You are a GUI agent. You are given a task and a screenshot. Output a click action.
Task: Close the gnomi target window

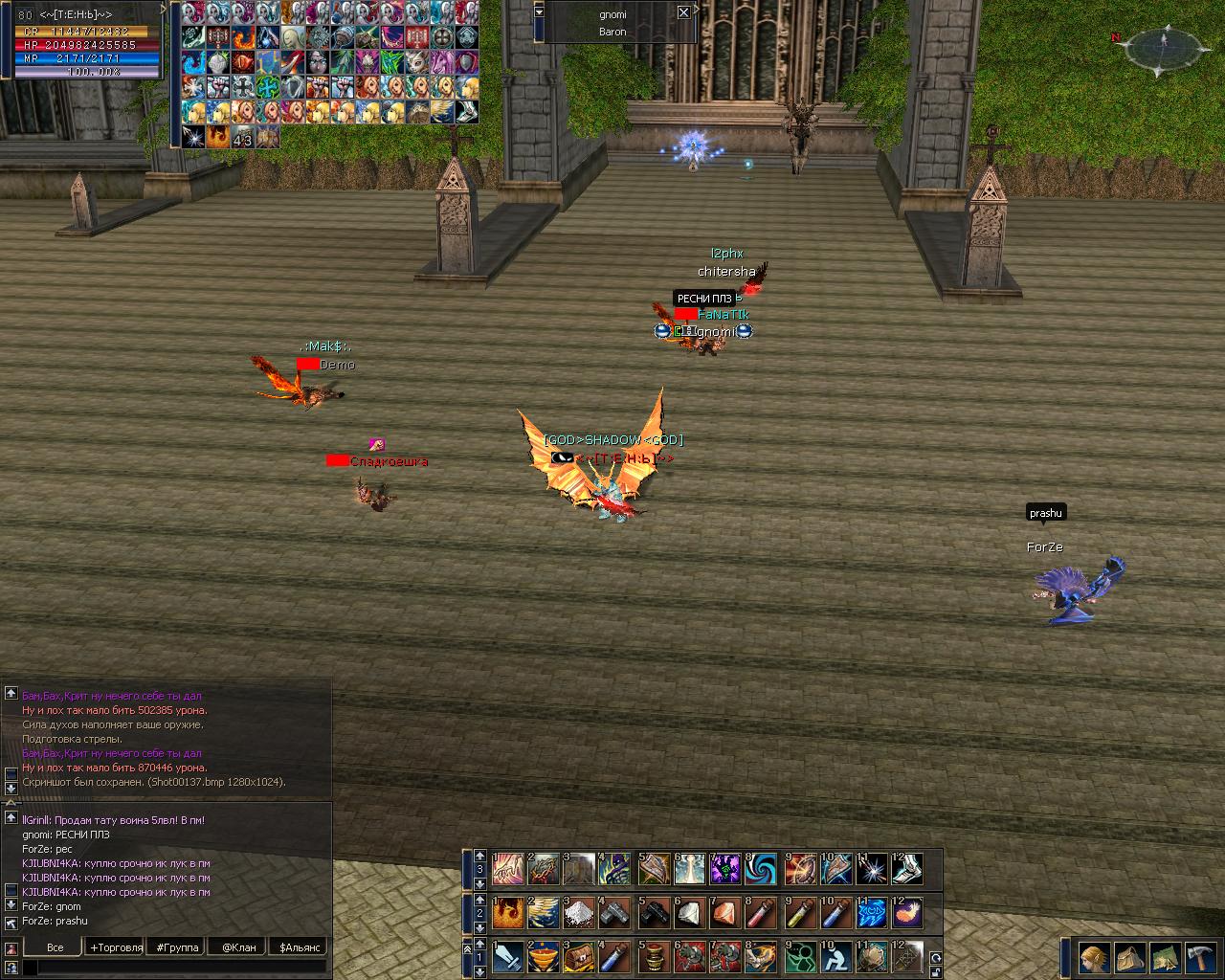(682, 12)
